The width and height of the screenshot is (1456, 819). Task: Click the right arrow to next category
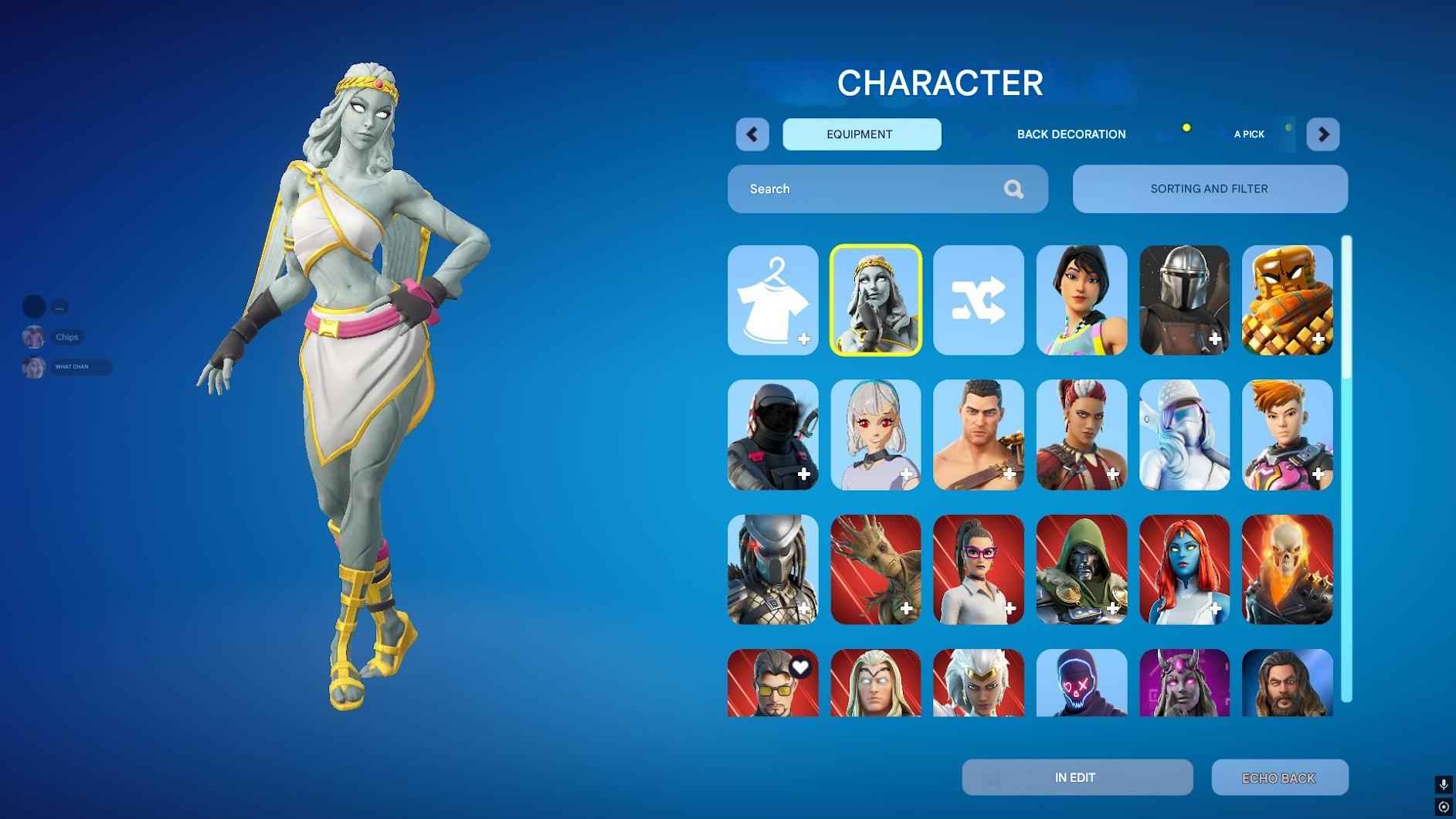1323,134
